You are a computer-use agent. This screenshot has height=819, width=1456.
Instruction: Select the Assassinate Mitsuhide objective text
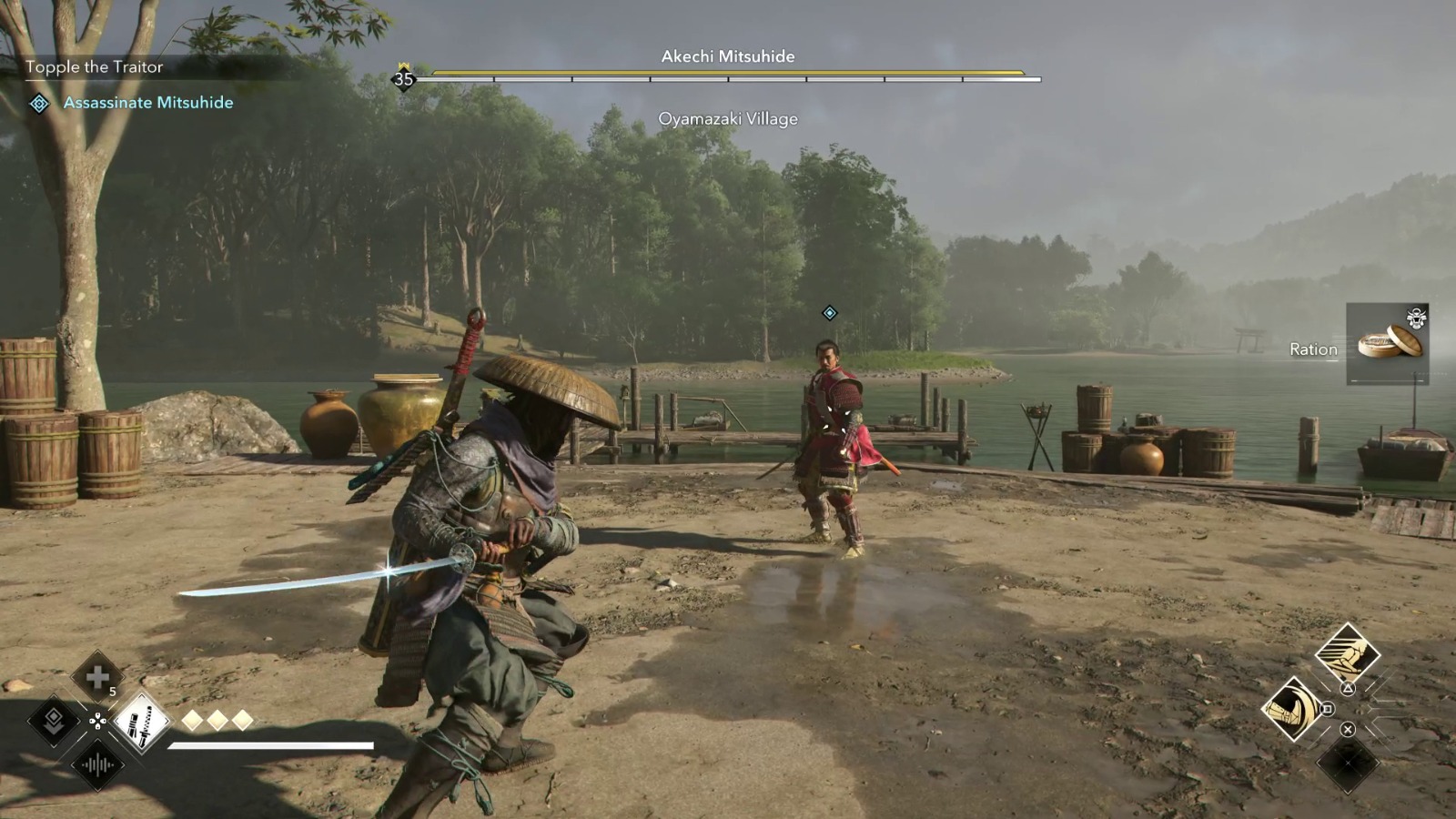(147, 103)
